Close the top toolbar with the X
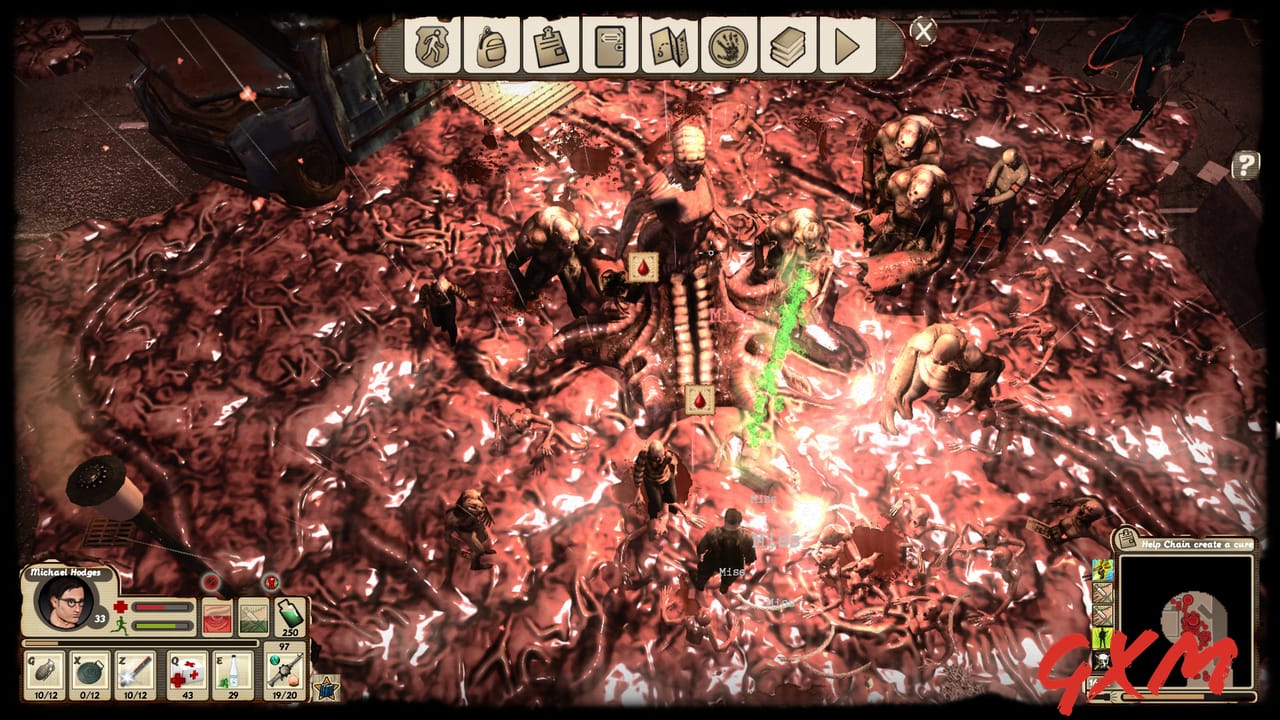This screenshot has width=1280, height=720. tap(924, 31)
